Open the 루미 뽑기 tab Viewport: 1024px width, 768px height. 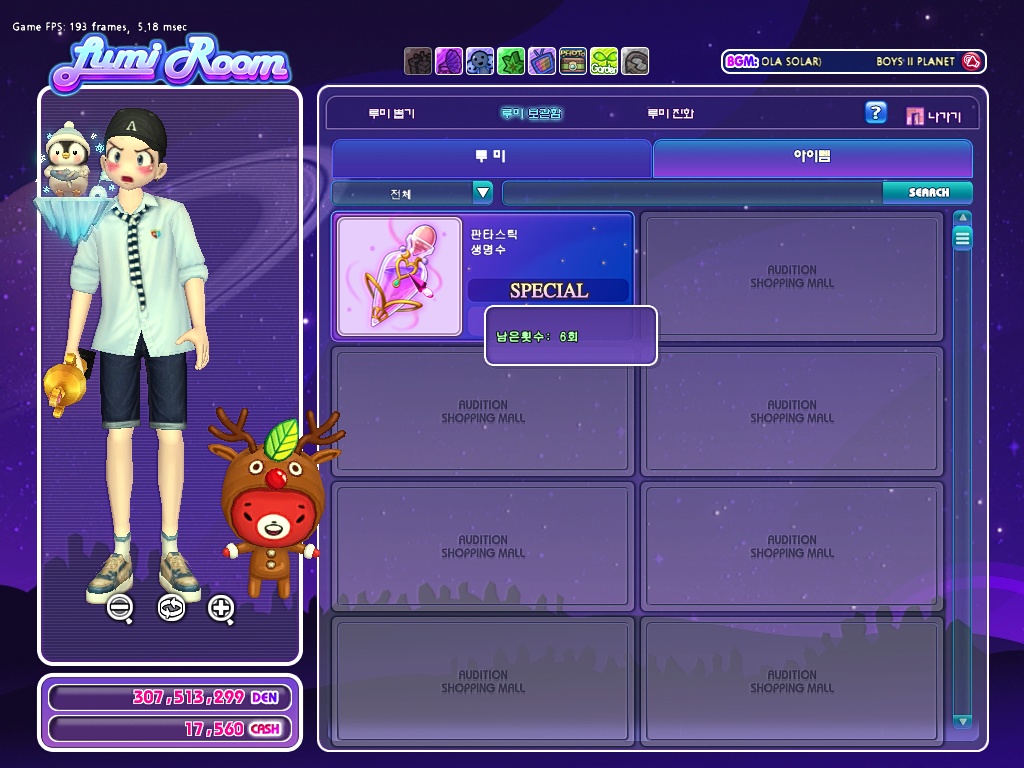(x=391, y=114)
